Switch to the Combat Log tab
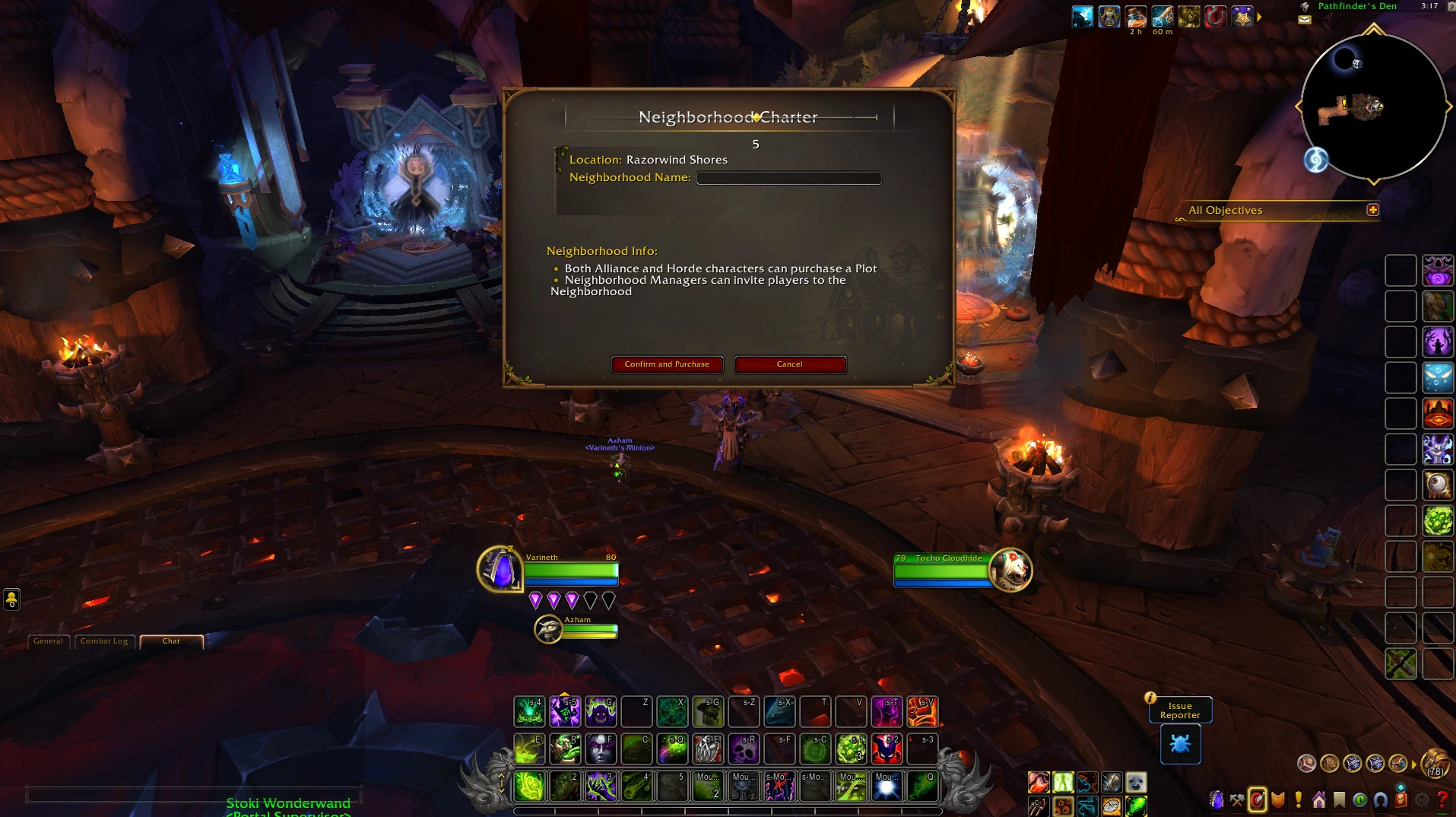Screen dimensions: 1456x817 click(x=104, y=641)
